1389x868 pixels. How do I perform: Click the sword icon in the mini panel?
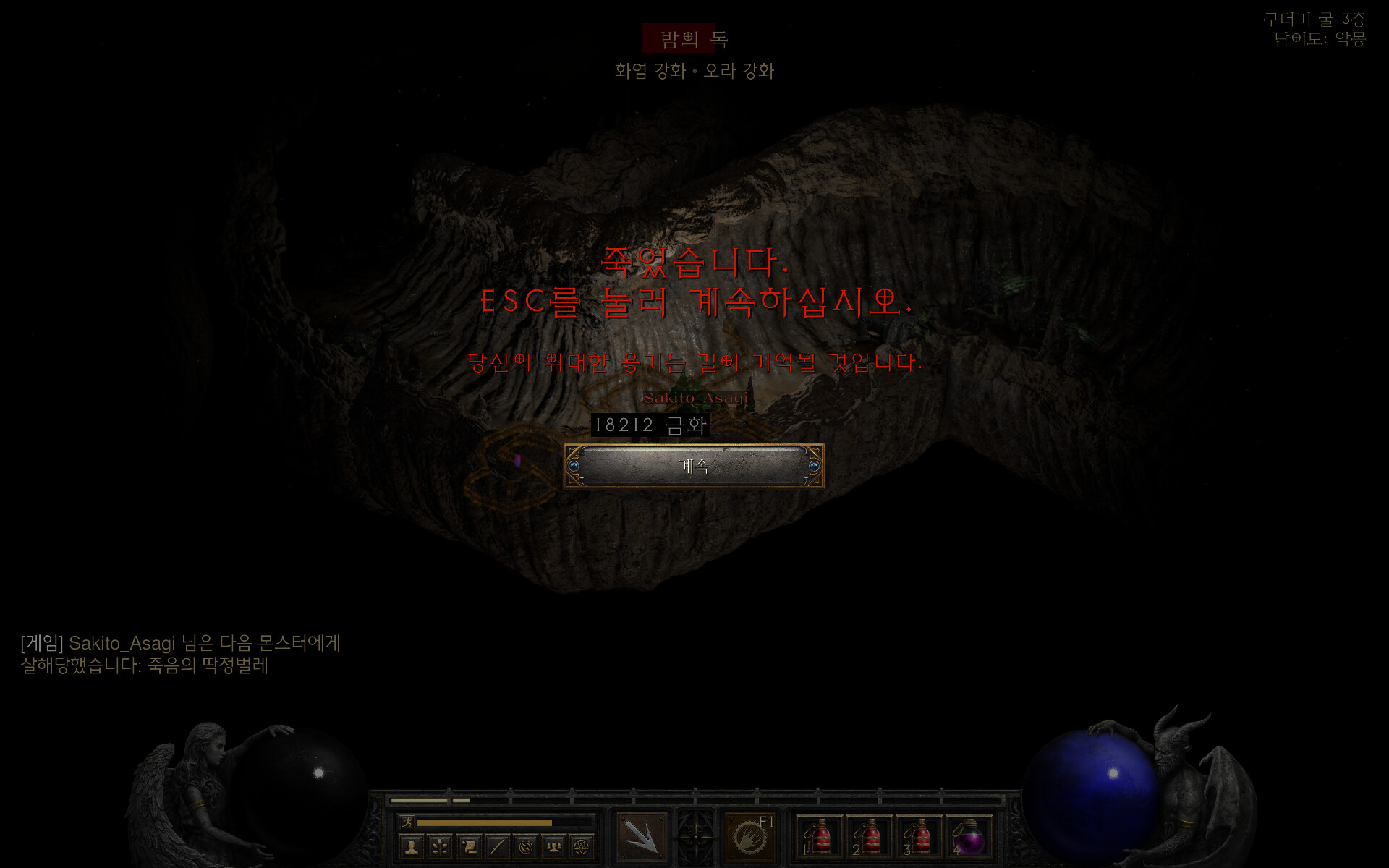click(497, 846)
